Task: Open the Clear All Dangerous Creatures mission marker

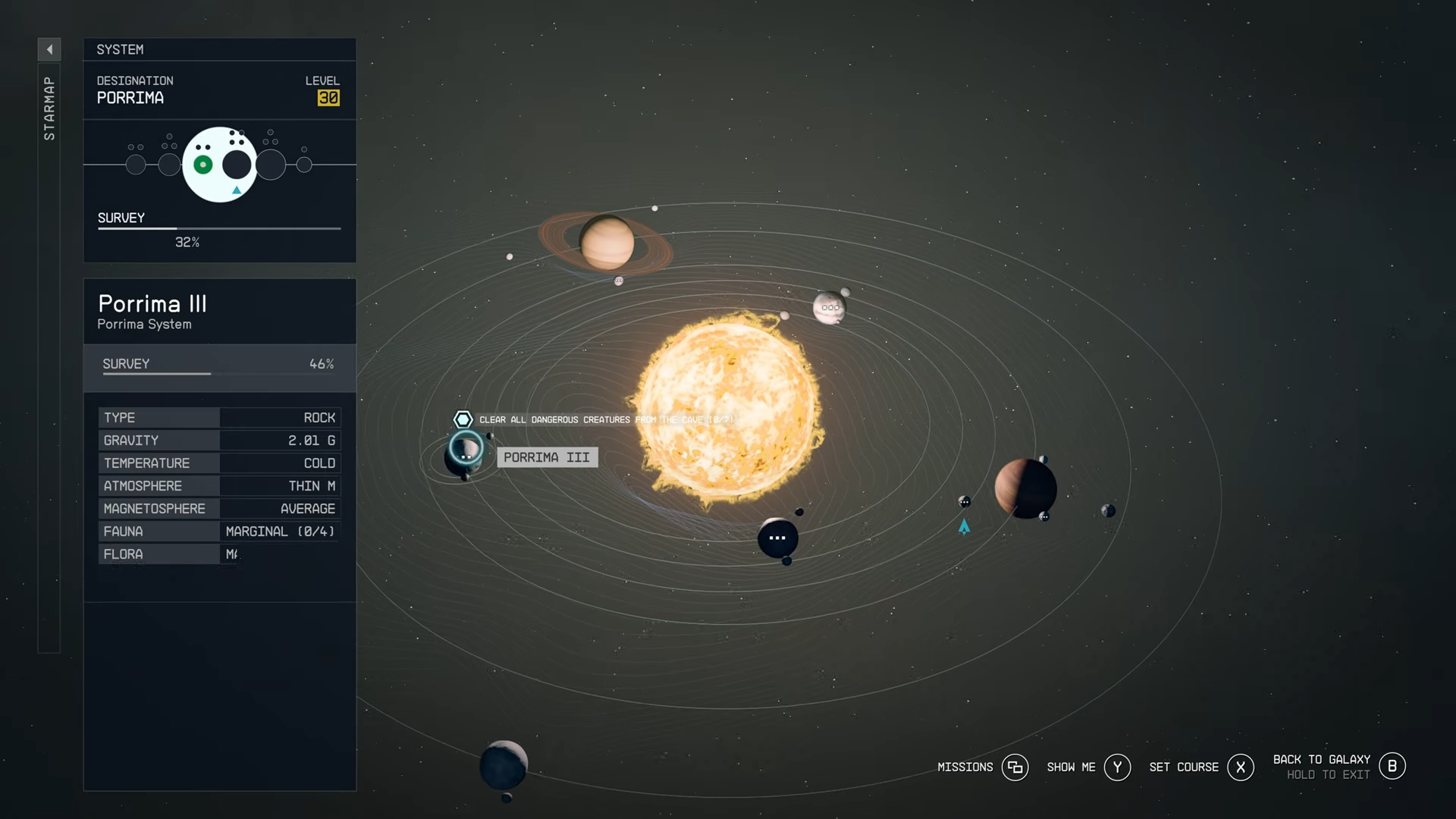Action: [x=463, y=419]
